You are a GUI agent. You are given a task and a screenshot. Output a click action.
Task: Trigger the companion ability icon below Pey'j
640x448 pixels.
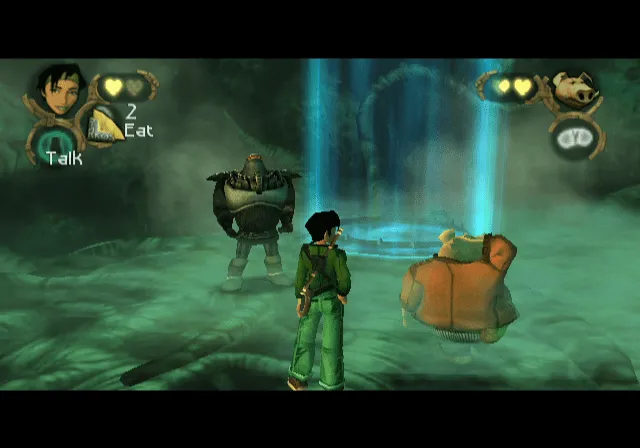point(573,136)
